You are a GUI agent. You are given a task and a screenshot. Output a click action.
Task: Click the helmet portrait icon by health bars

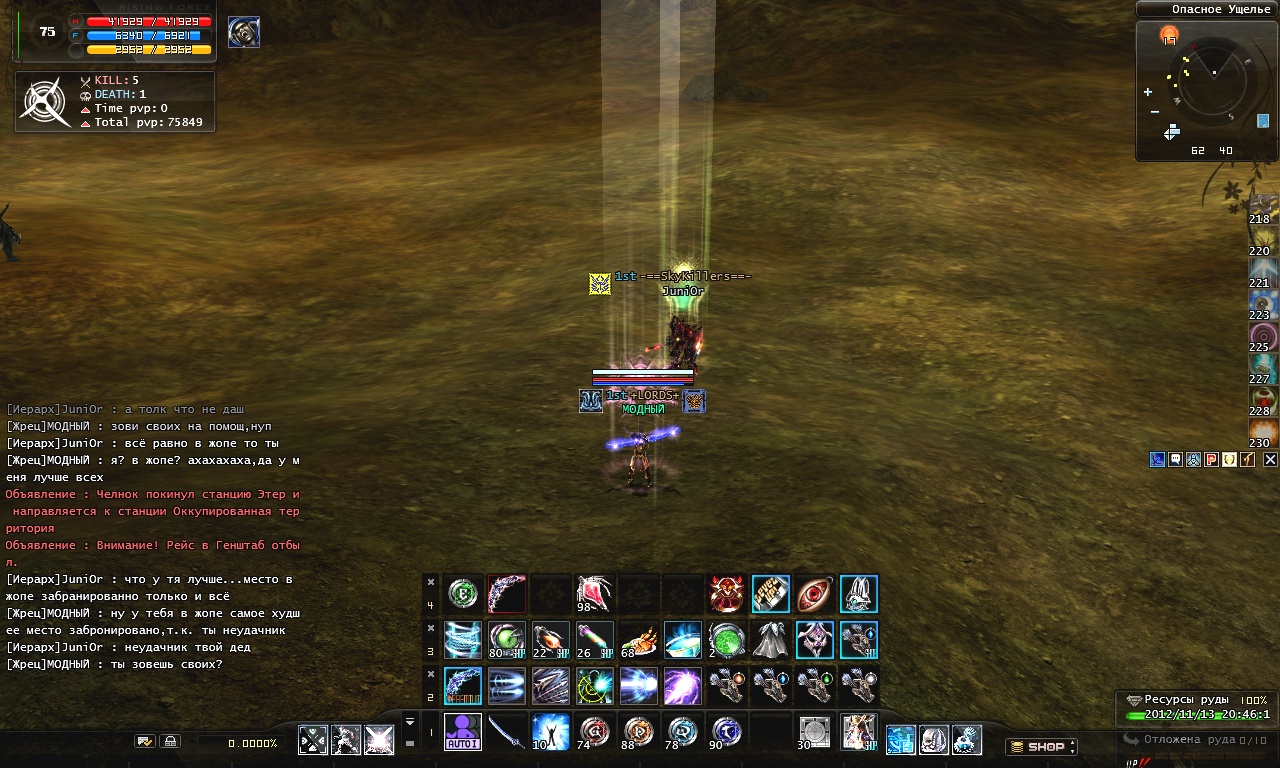tap(244, 32)
